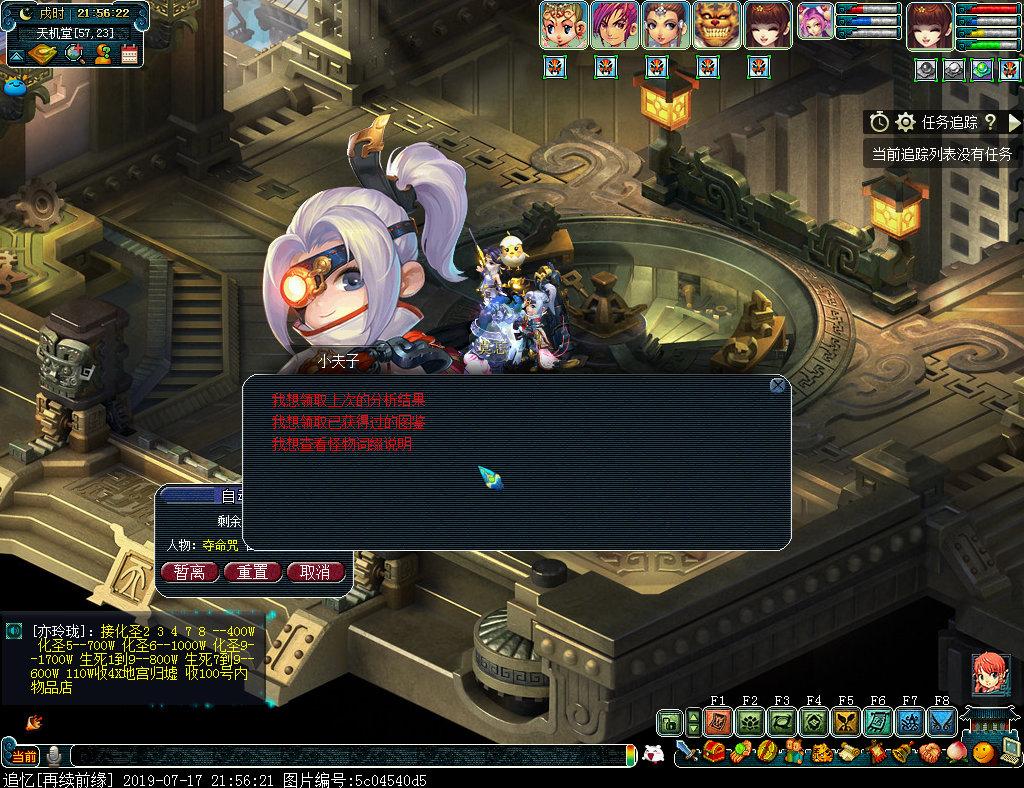This screenshot has width=1024, height=788.
Task: Open the task tracker gear settings
Action: [x=906, y=122]
